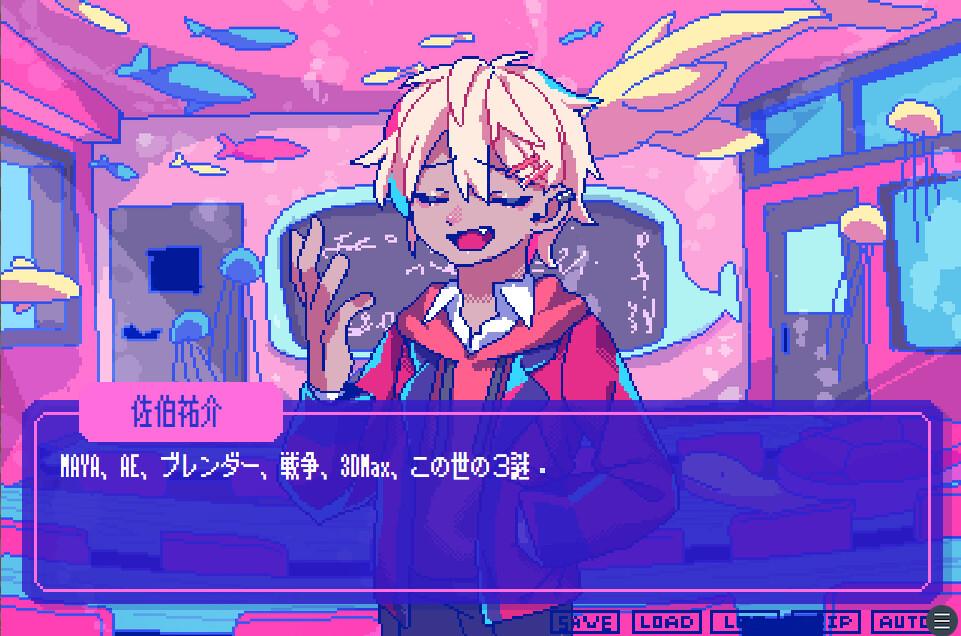Open the SAVE menu
This screenshot has width=961, height=636.
point(585,622)
